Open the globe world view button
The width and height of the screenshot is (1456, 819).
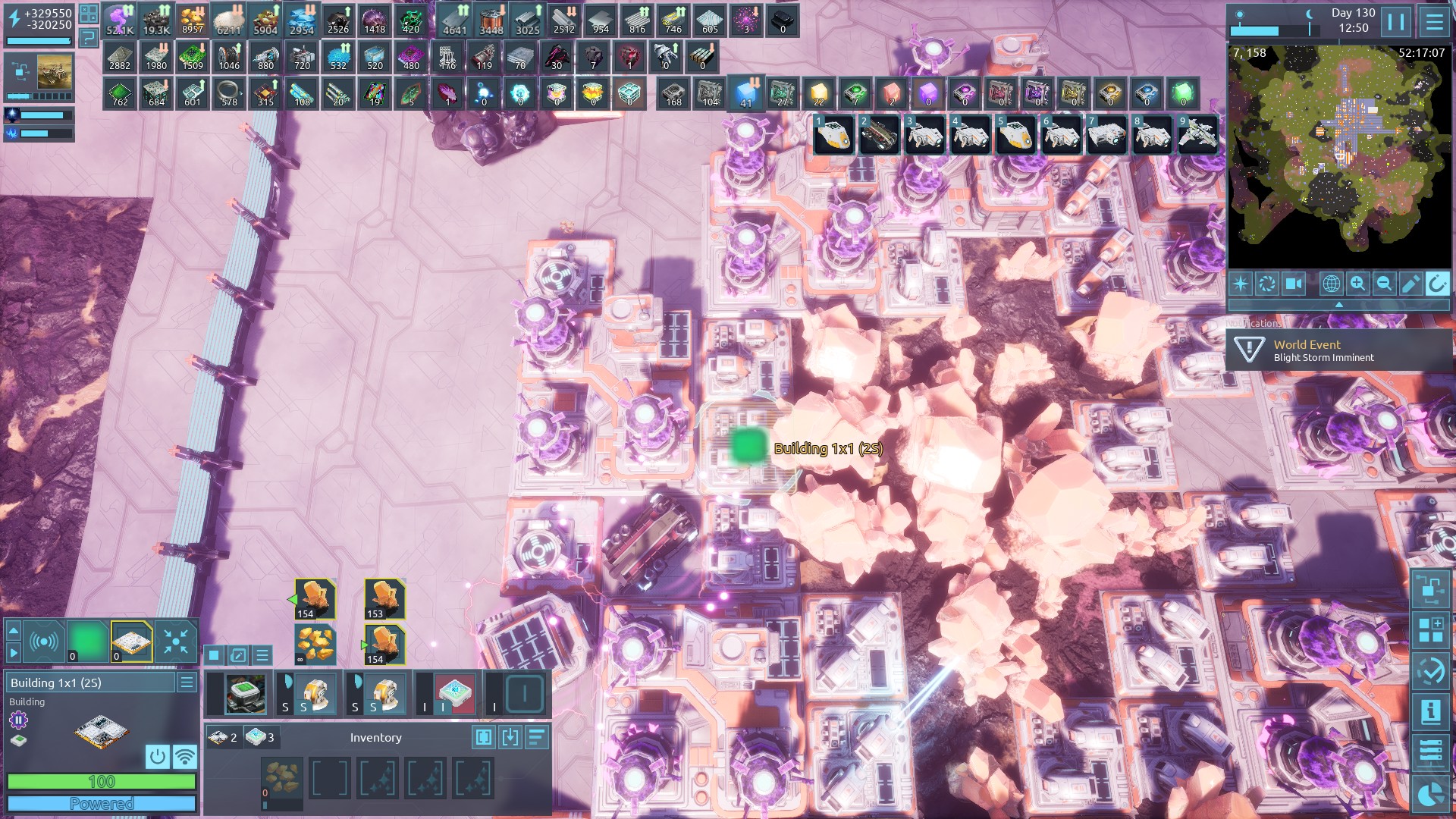point(1331,284)
